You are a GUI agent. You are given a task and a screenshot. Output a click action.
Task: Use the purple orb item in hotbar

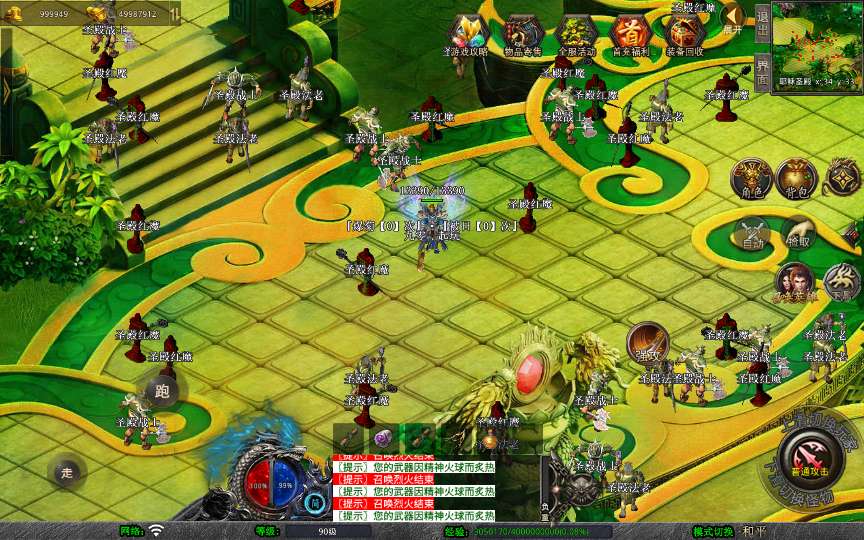point(383,437)
